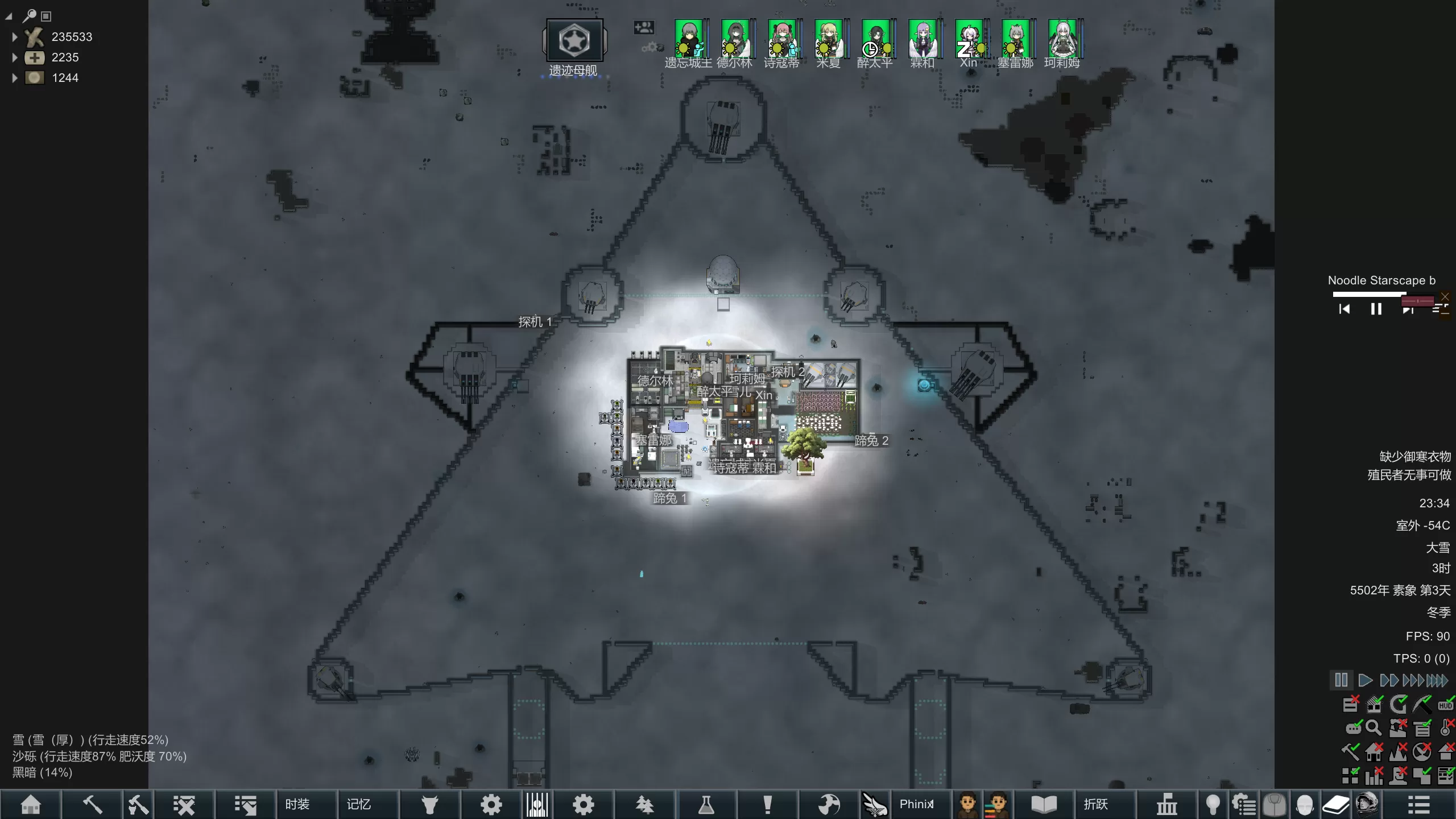Open the 折跃 tab
The image size is (1456, 819).
(1095, 804)
